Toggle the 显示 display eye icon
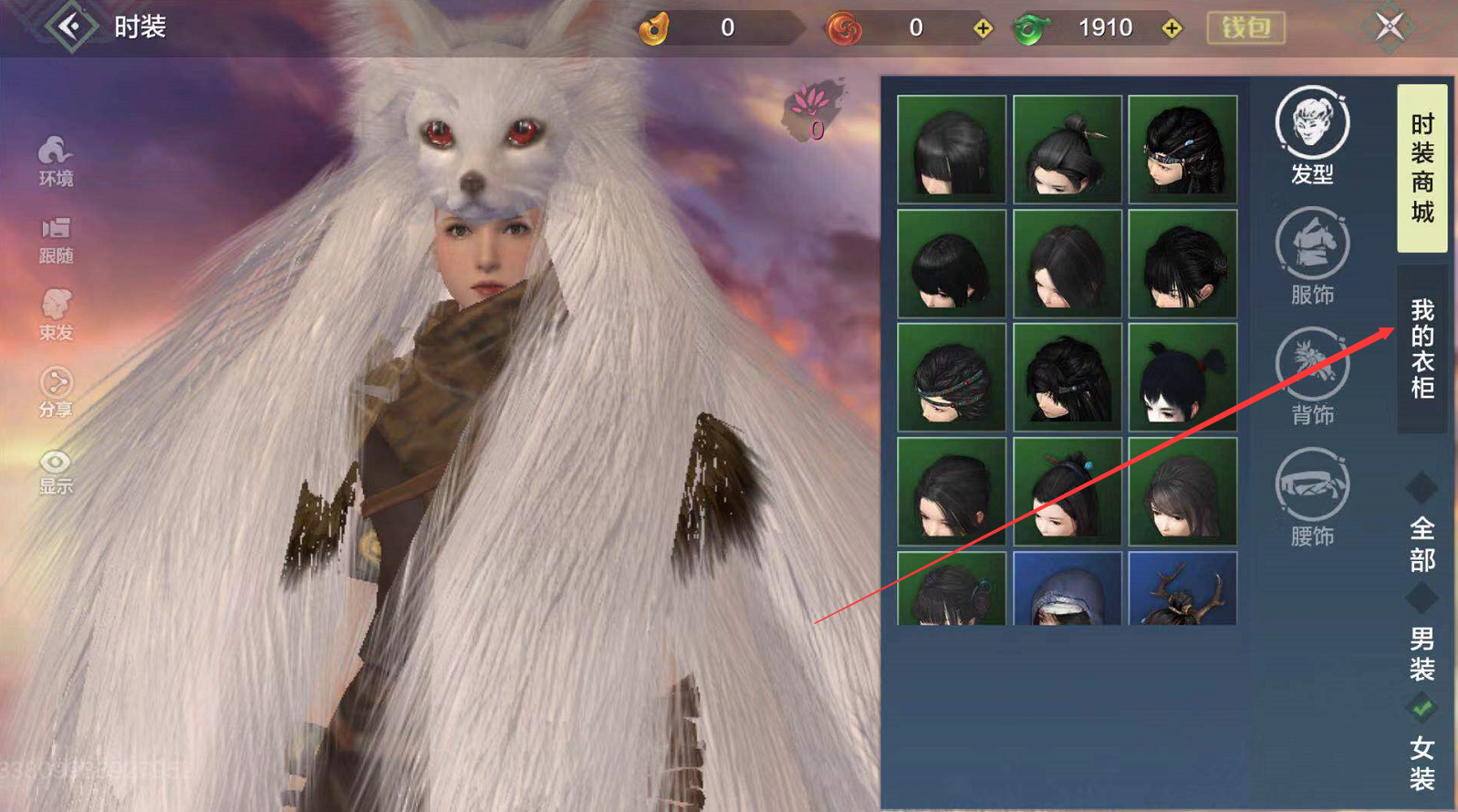Viewport: 1458px width, 812px height. pos(56,471)
